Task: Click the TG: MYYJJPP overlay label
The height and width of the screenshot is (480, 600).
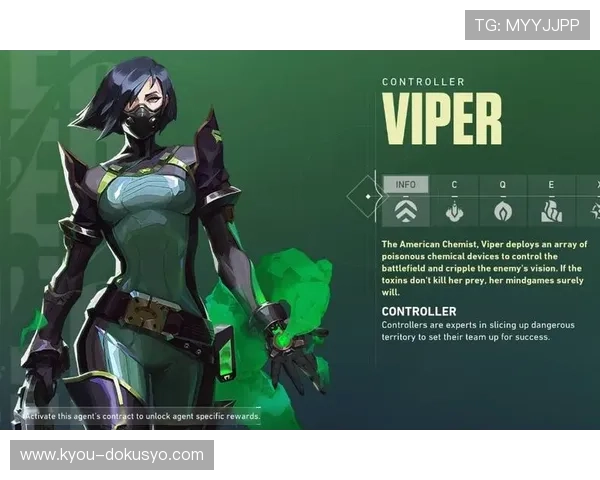Action: coord(527,25)
